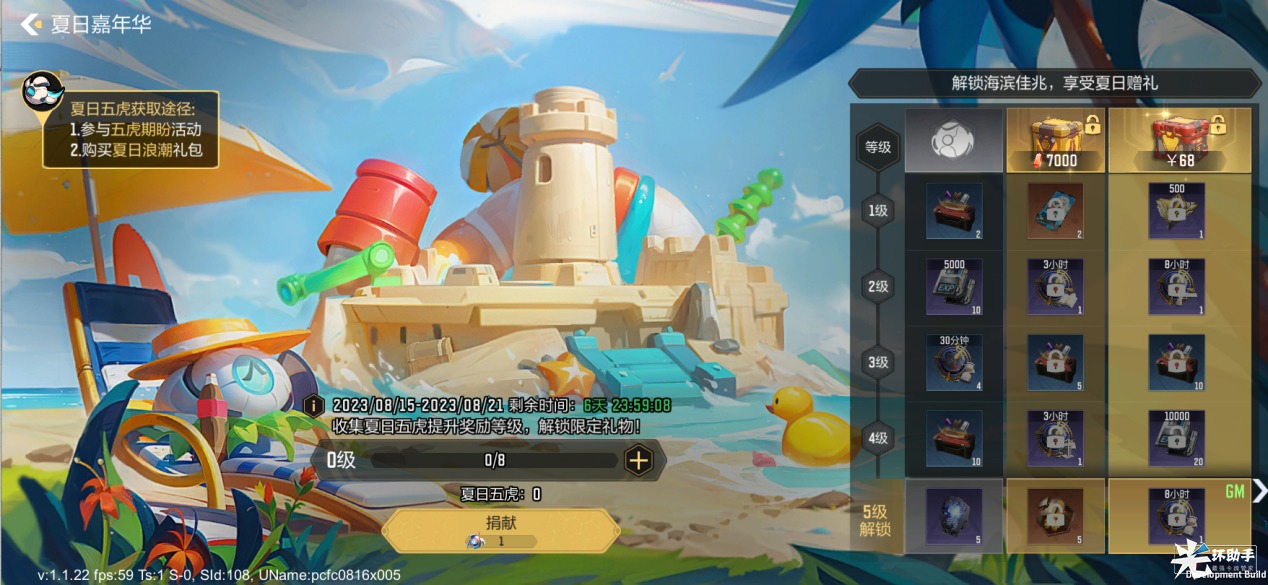1268x585 pixels.
Task: Select the level 5 free reward item
Action: tap(953, 515)
